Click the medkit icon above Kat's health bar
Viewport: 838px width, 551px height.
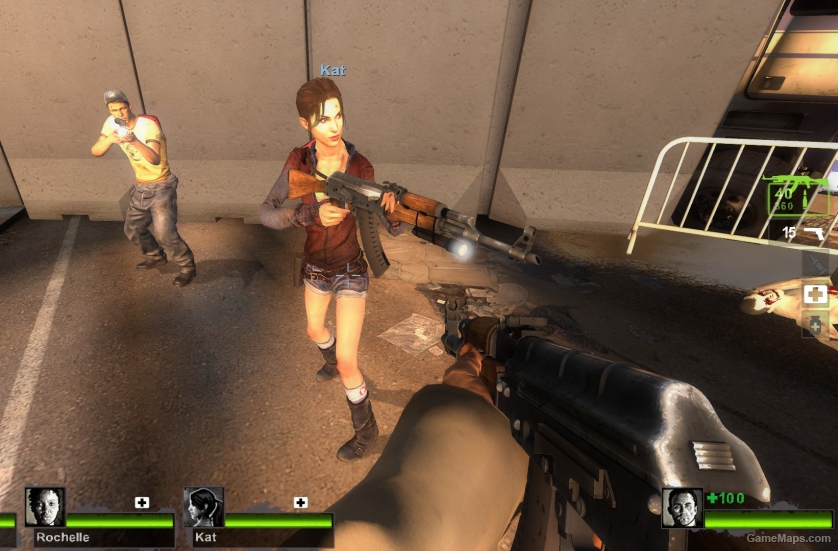(x=300, y=502)
